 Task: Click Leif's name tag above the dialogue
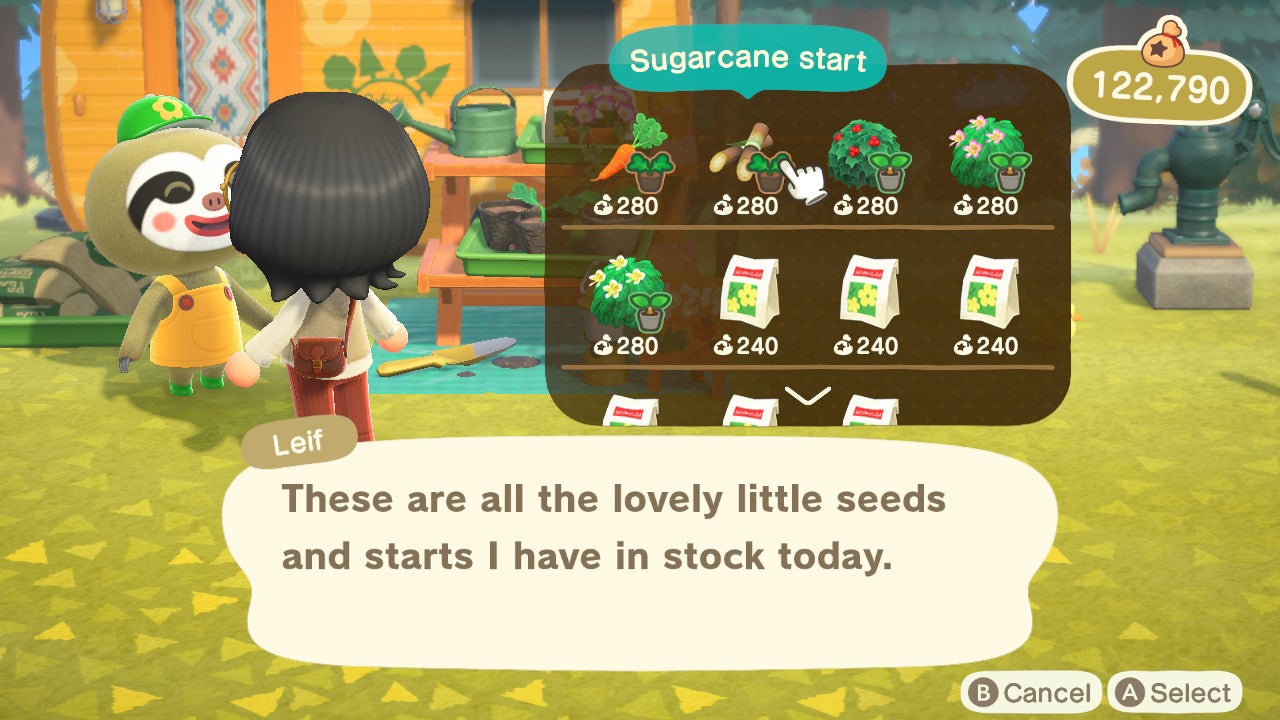pos(298,441)
